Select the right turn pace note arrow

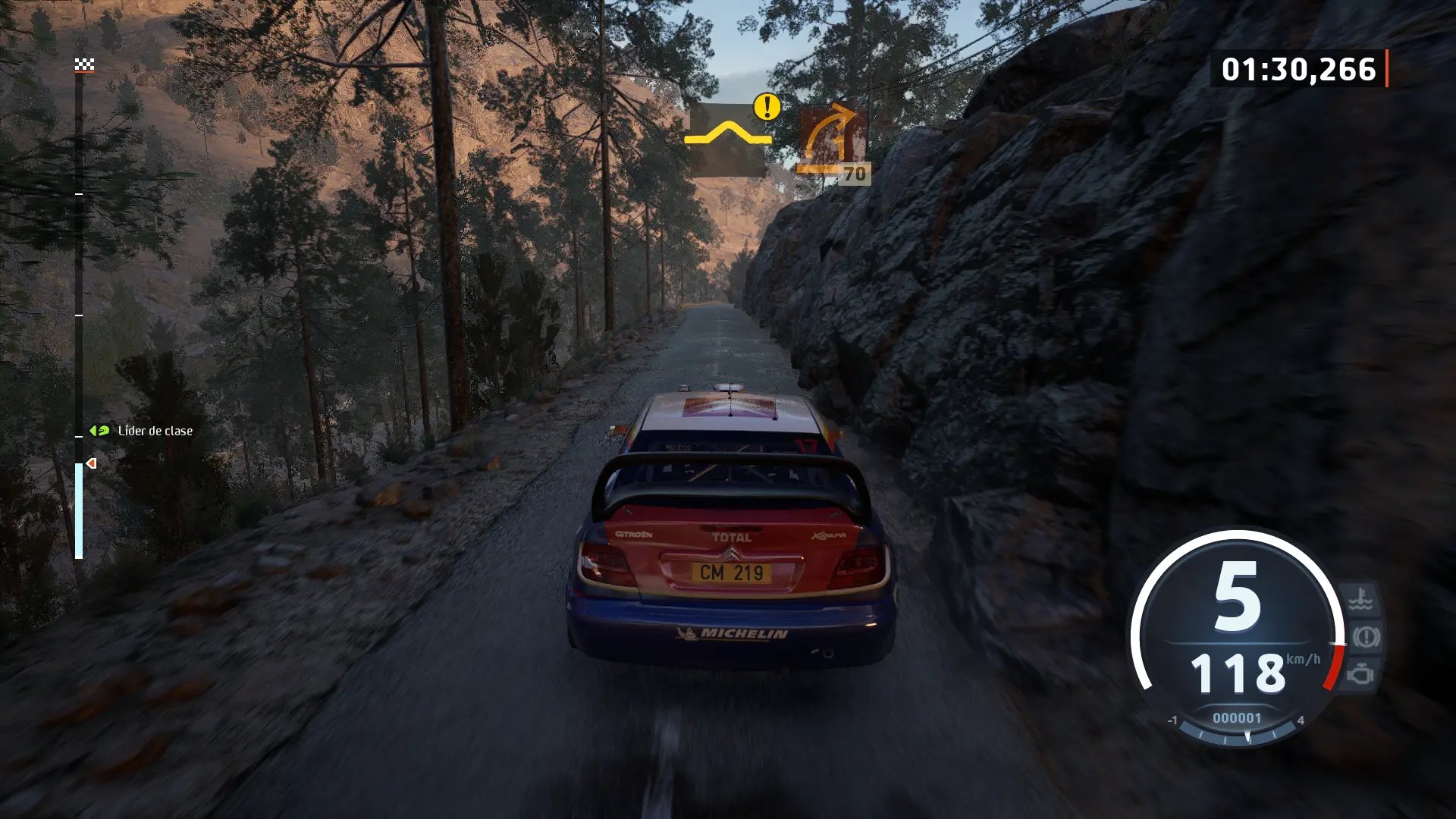831,136
